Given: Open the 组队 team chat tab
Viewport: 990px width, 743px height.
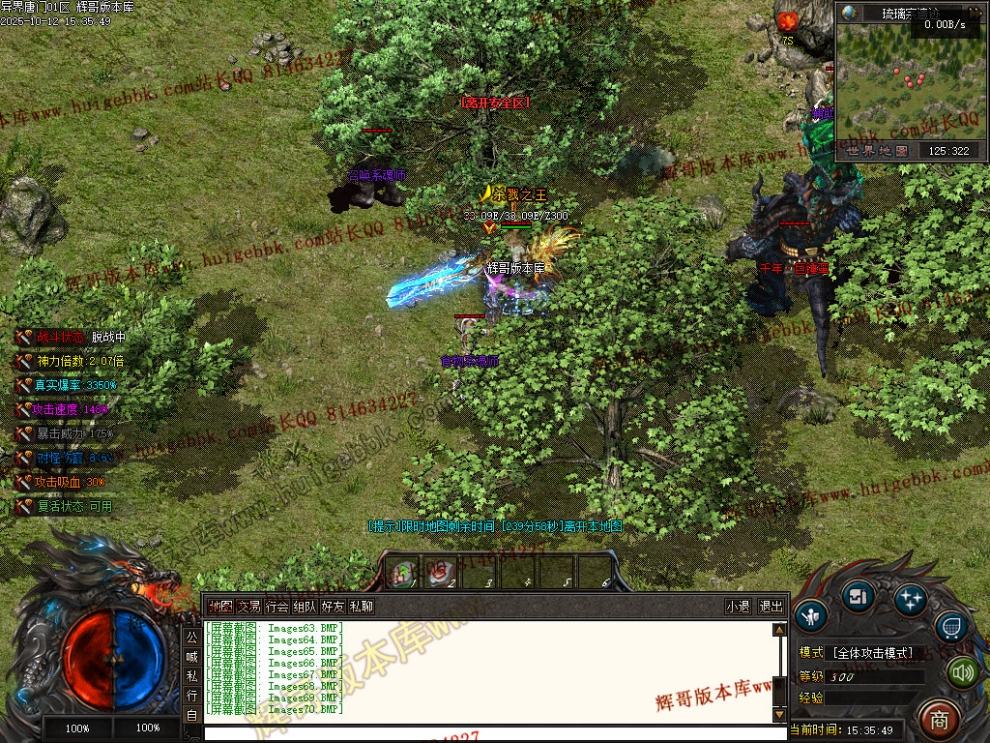Looking at the screenshot, I should (x=305, y=606).
